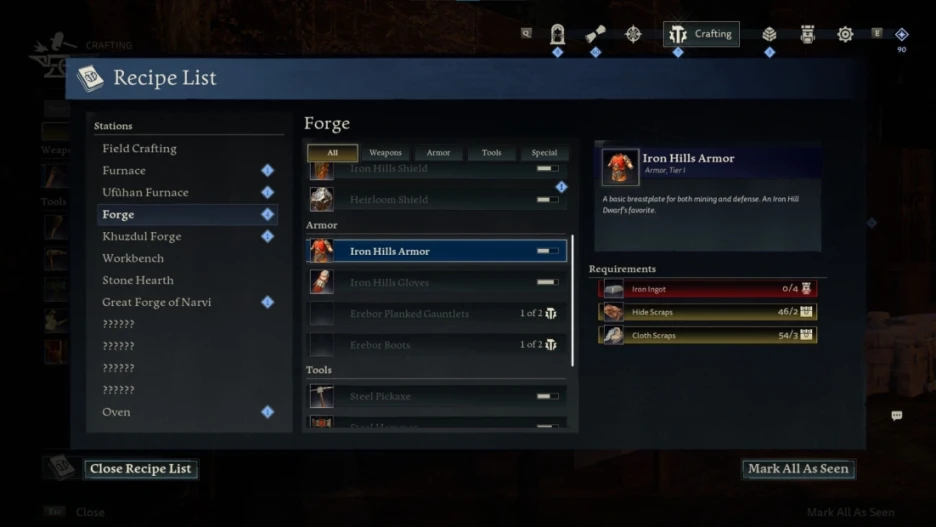
Task: Show the Tools filter tab
Action: 491,153
